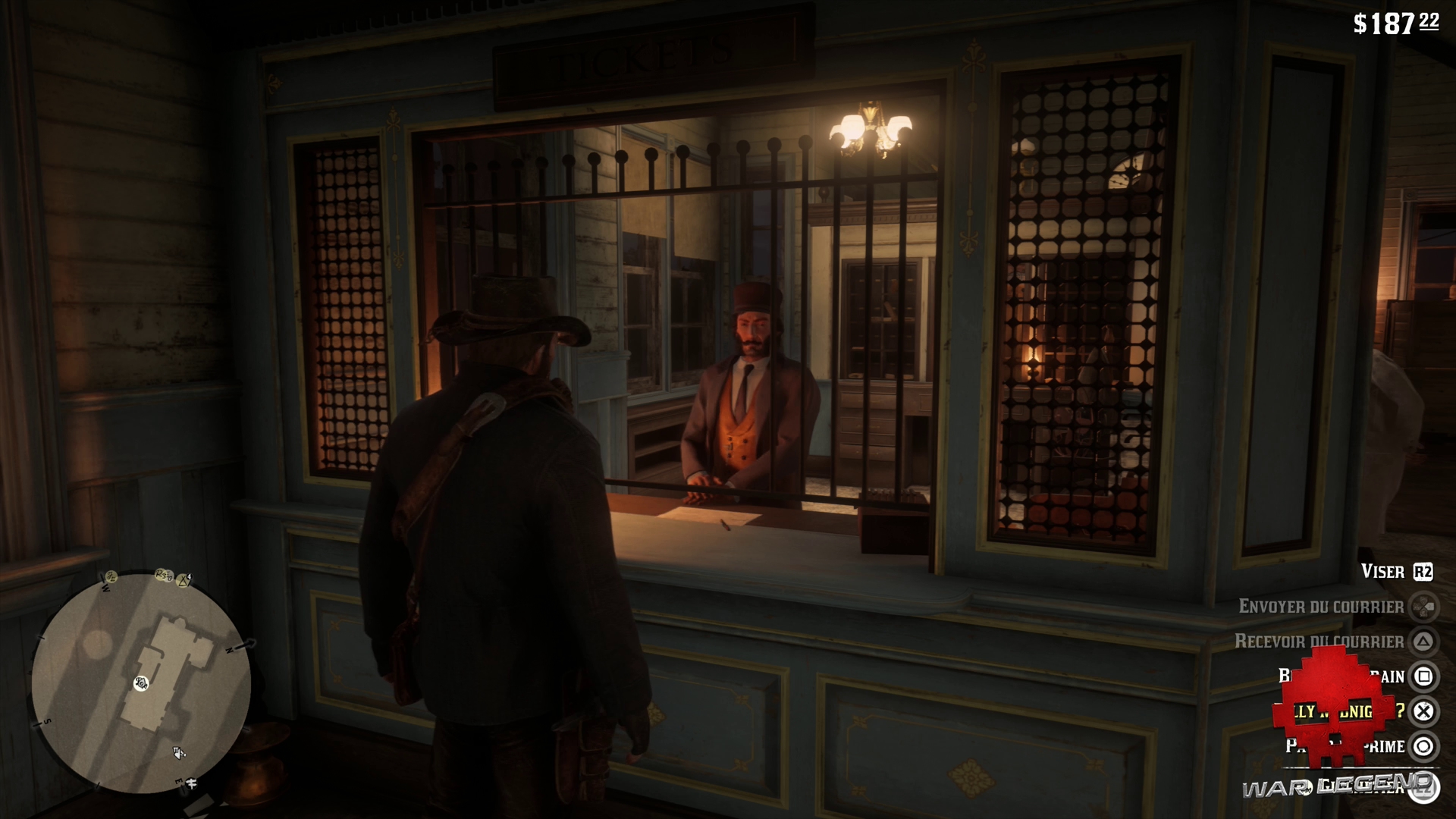Select the R2 prompt icon beside "Viser"
This screenshot has height=819, width=1456.
(1423, 571)
